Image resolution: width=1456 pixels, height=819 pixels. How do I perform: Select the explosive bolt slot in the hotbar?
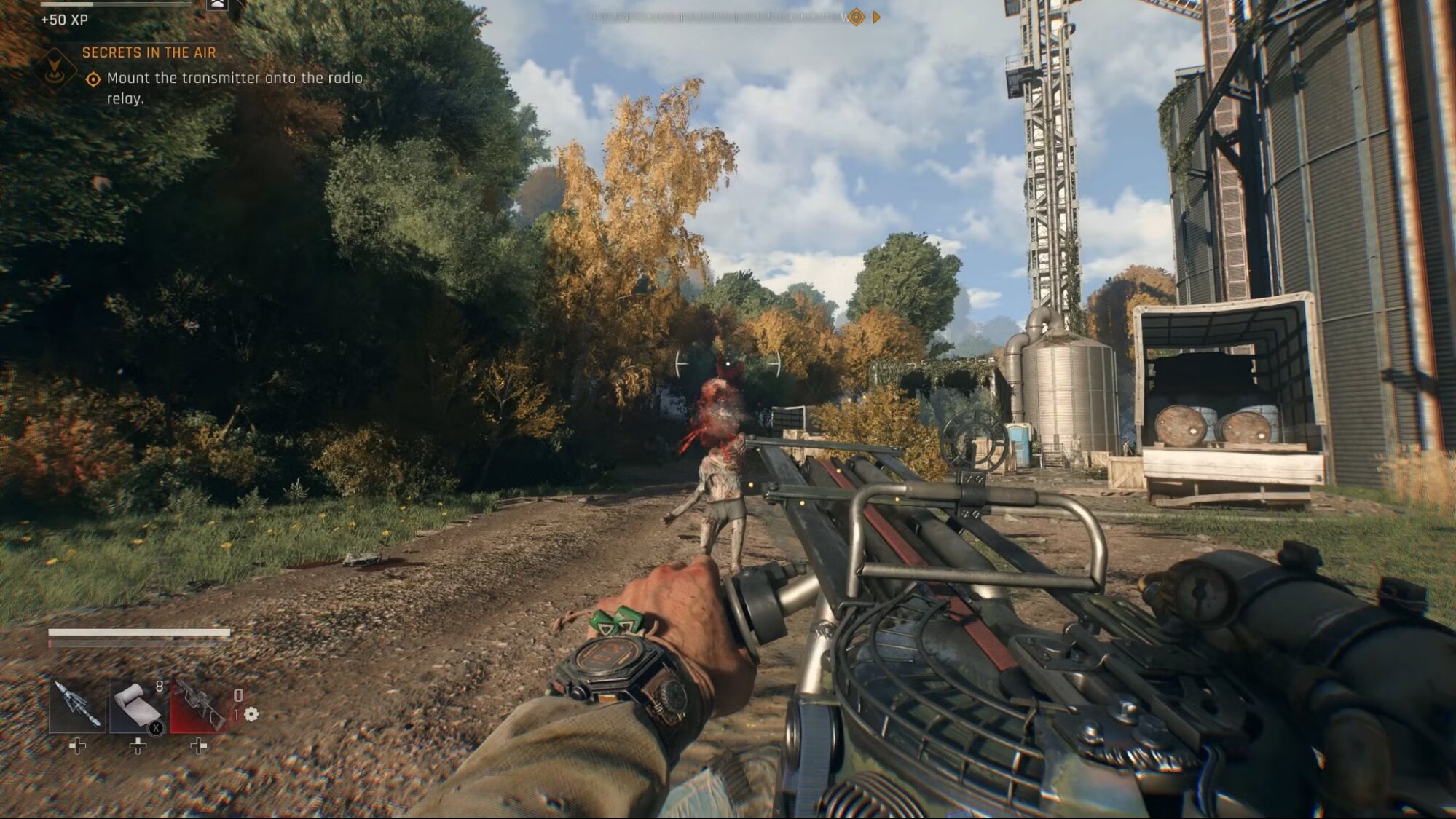coord(76,705)
